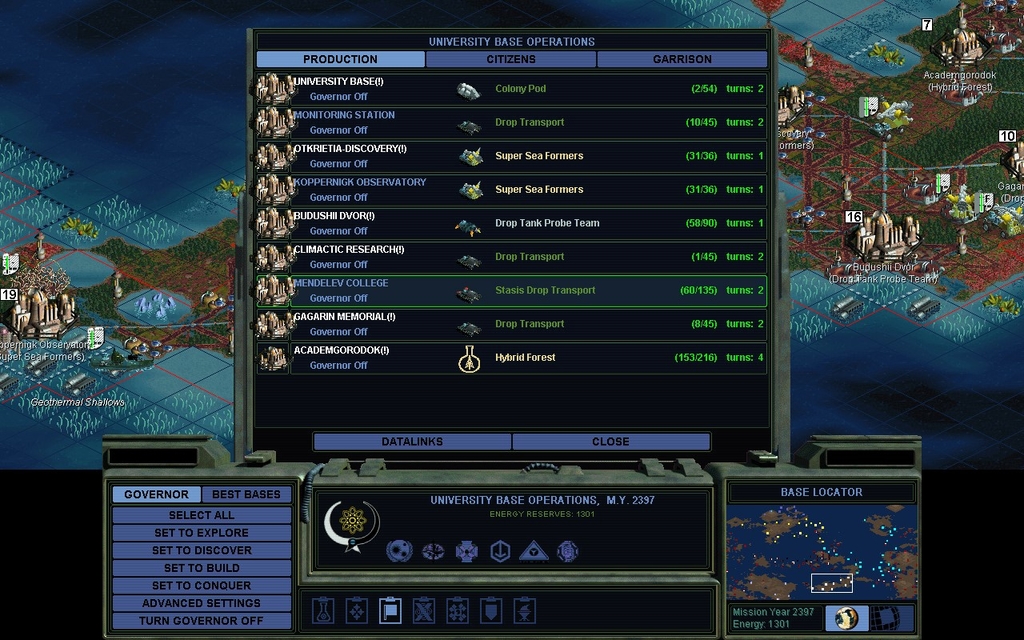
Task: Select the University Base row
Action: [x=511, y=89]
